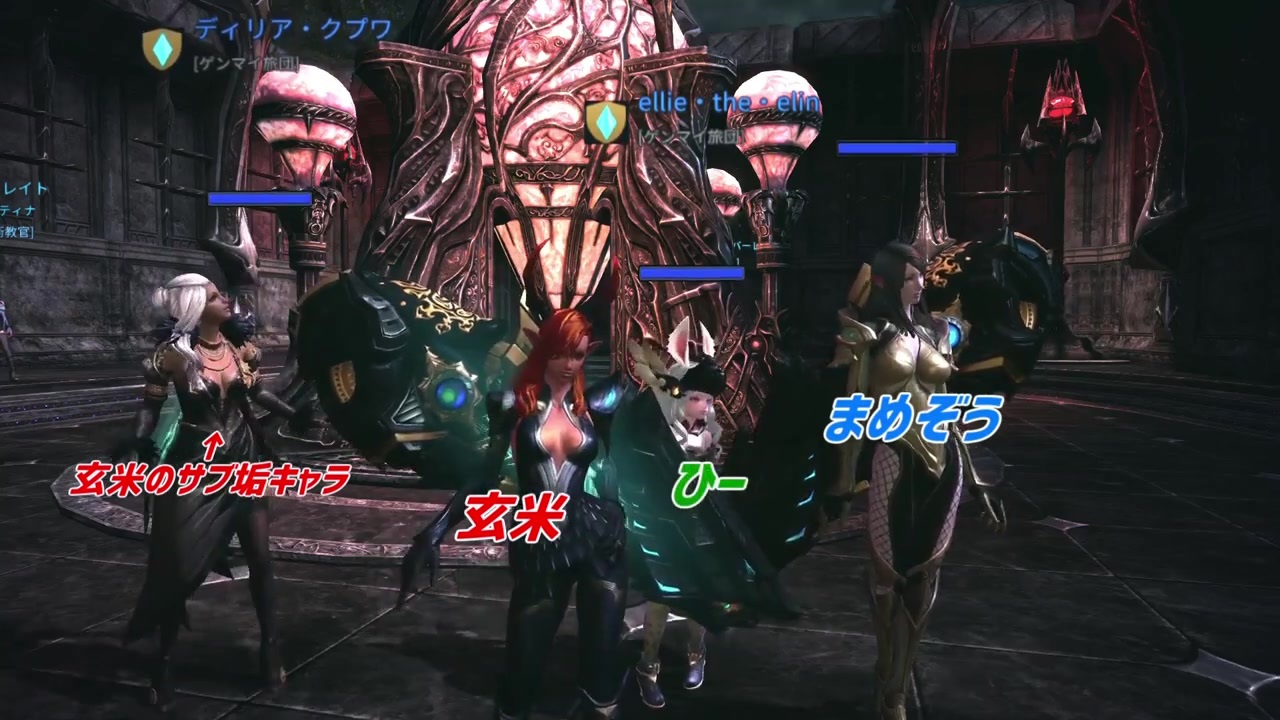Click the blue gem inside ディリア・クブワ's shield badge
This screenshot has width=1280, height=720.
[160, 47]
